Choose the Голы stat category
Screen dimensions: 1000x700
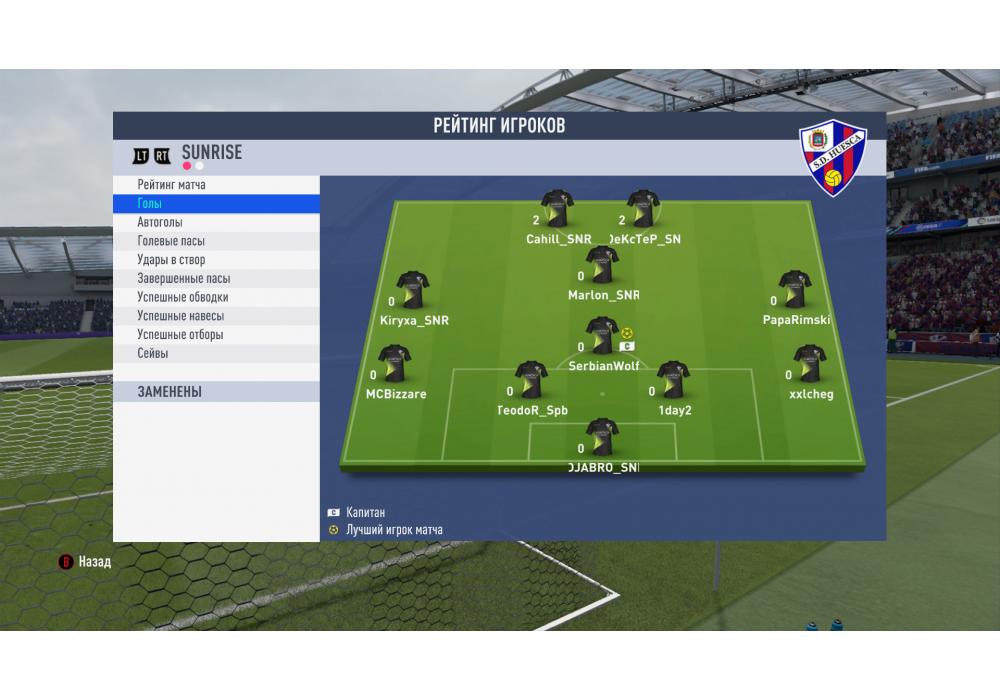click(x=150, y=204)
